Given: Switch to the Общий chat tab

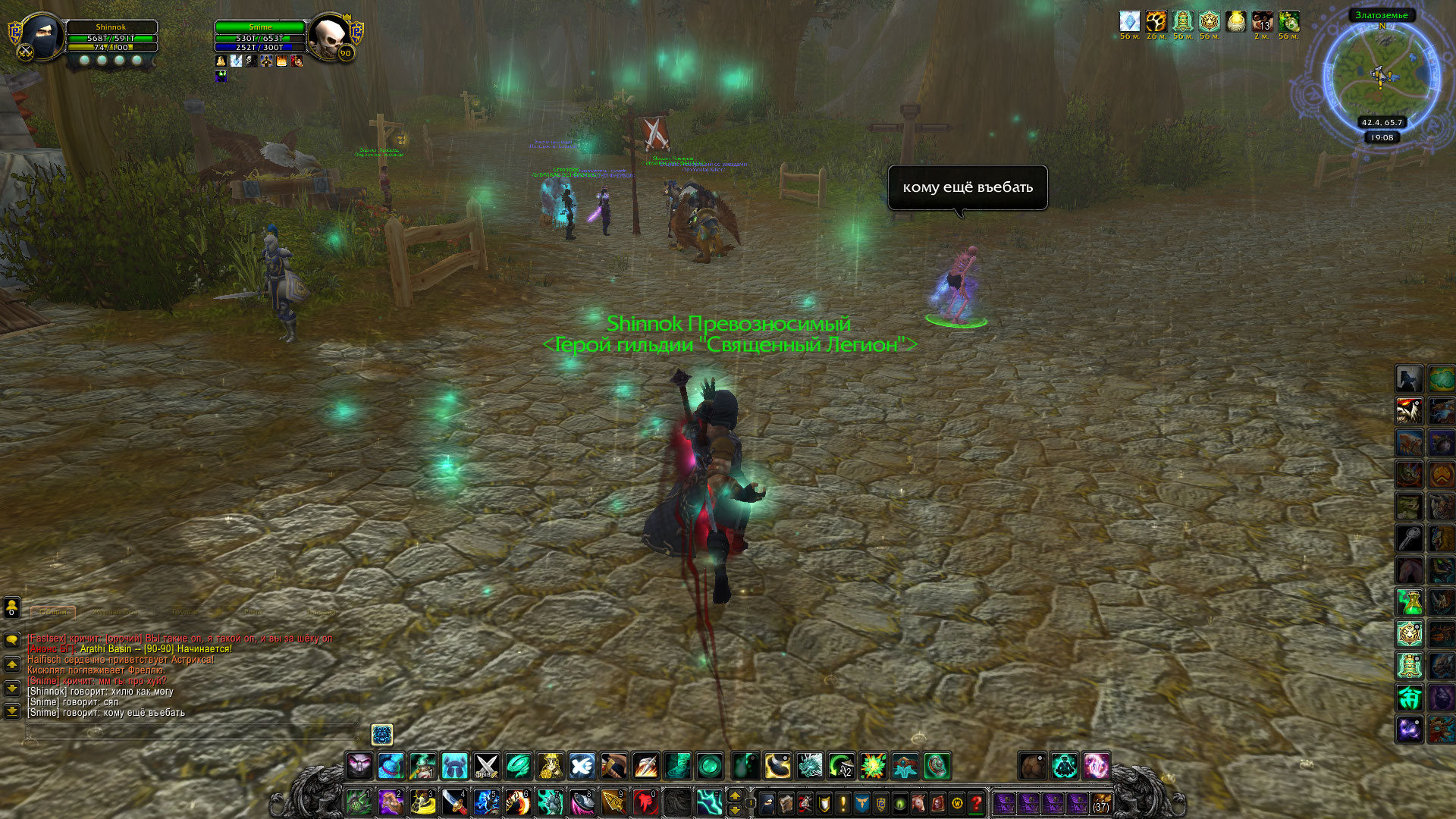Looking at the screenshot, I should tap(53, 612).
